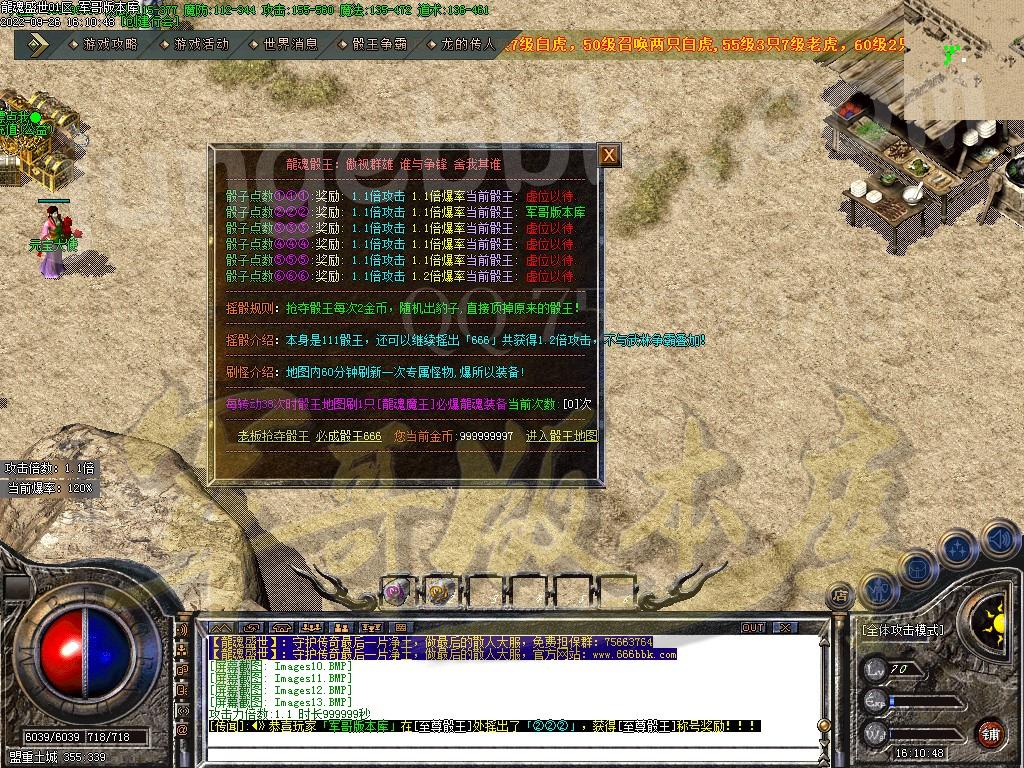Open the minimap in the top-right corner

pos(963,58)
